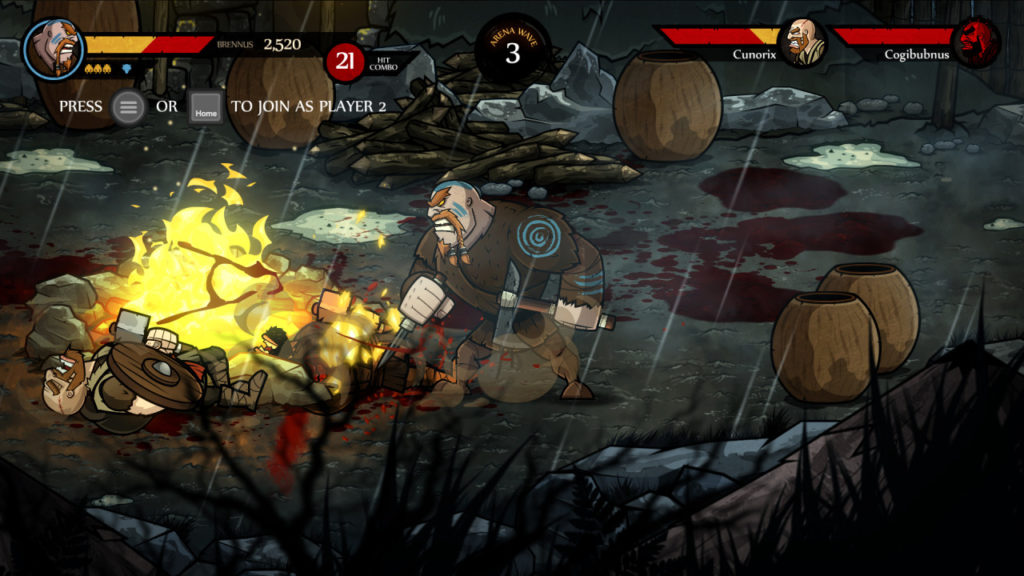Click Brennus's player portrait
This screenshot has width=1024, height=576.
(x=53, y=48)
